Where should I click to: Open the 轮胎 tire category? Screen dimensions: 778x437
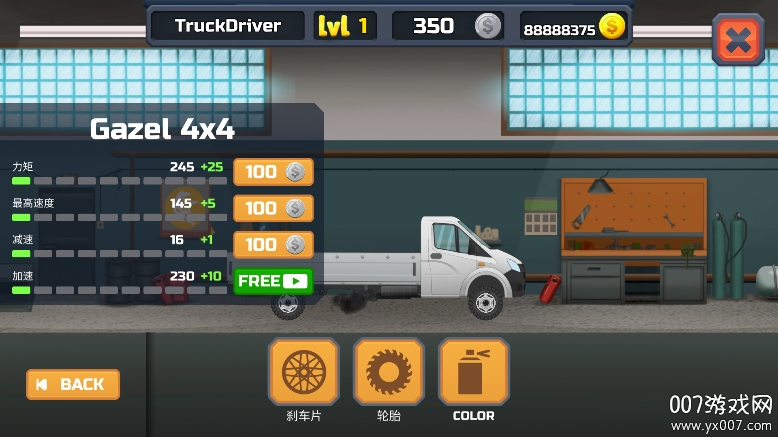(388, 372)
